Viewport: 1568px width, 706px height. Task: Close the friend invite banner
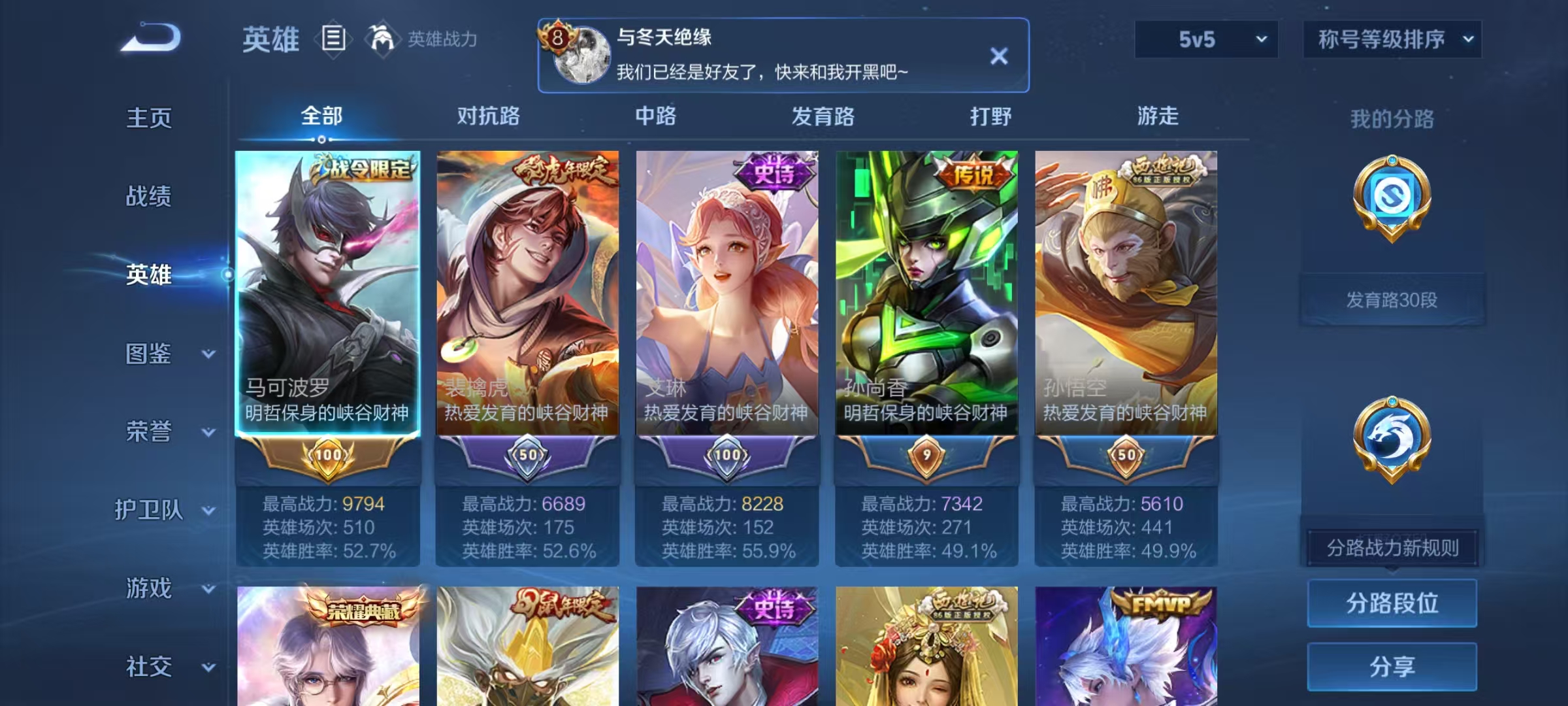click(x=999, y=56)
